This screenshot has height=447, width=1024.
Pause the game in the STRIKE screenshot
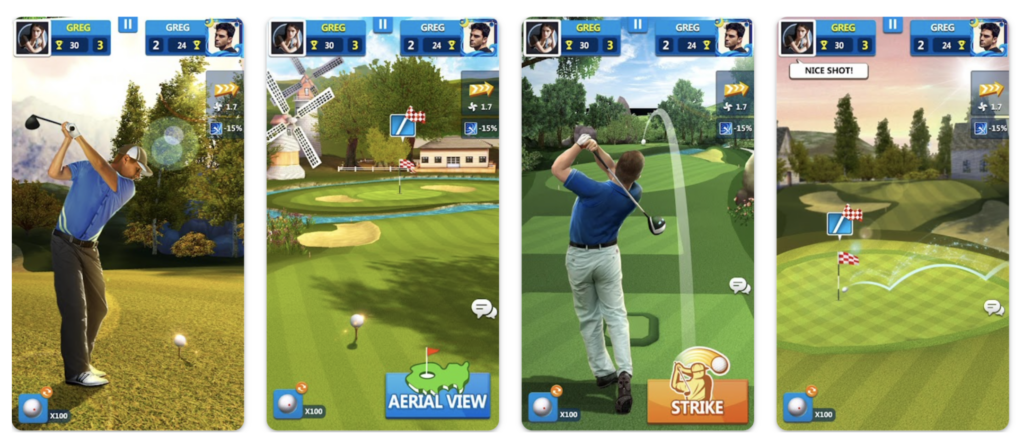[637, 24]
